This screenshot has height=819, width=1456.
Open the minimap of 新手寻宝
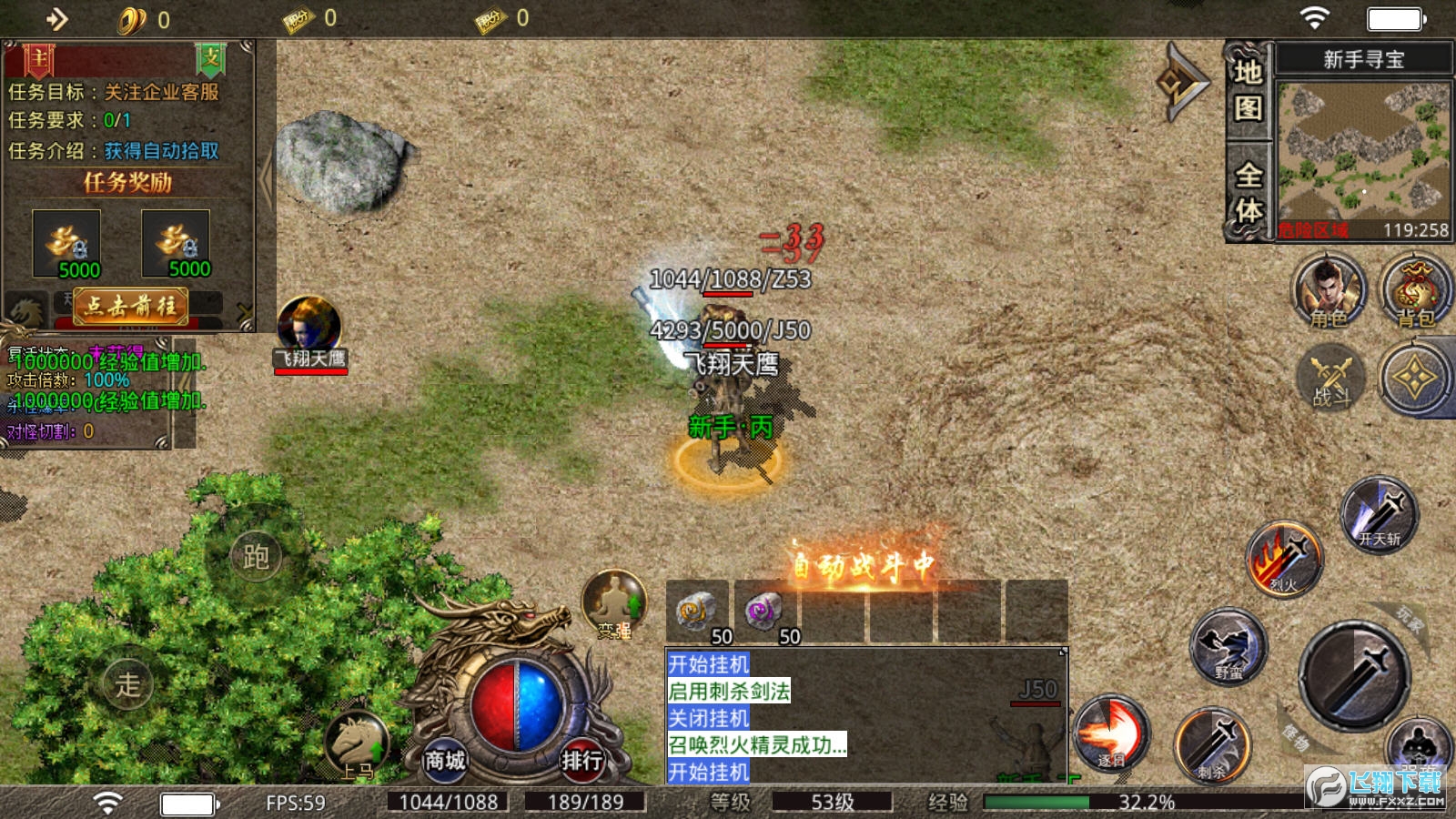click(x=1362, y=152)
